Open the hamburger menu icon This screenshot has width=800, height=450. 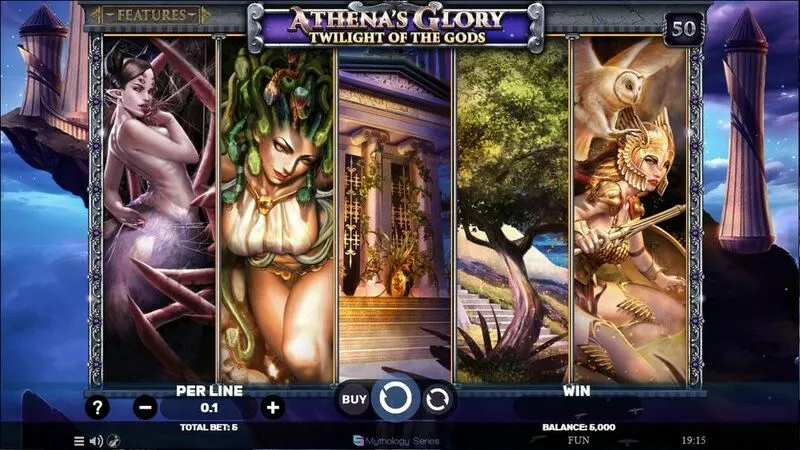[x=79, y=440]
